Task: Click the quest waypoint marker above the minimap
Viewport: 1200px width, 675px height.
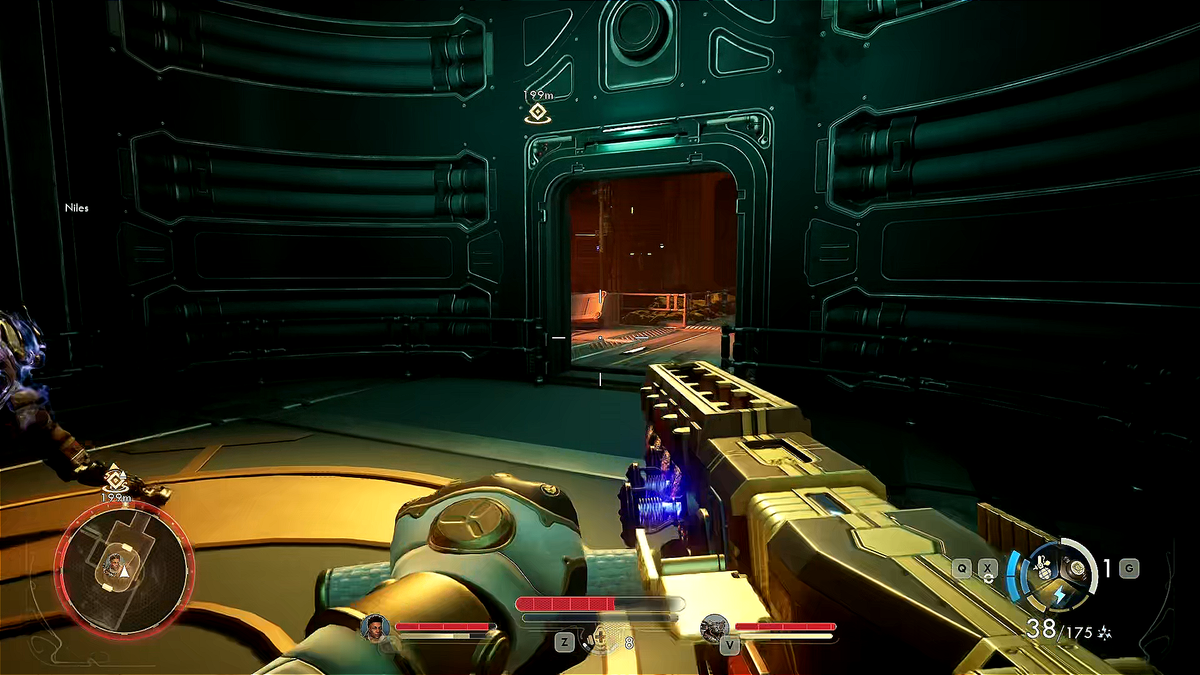Action: (116, 477)
